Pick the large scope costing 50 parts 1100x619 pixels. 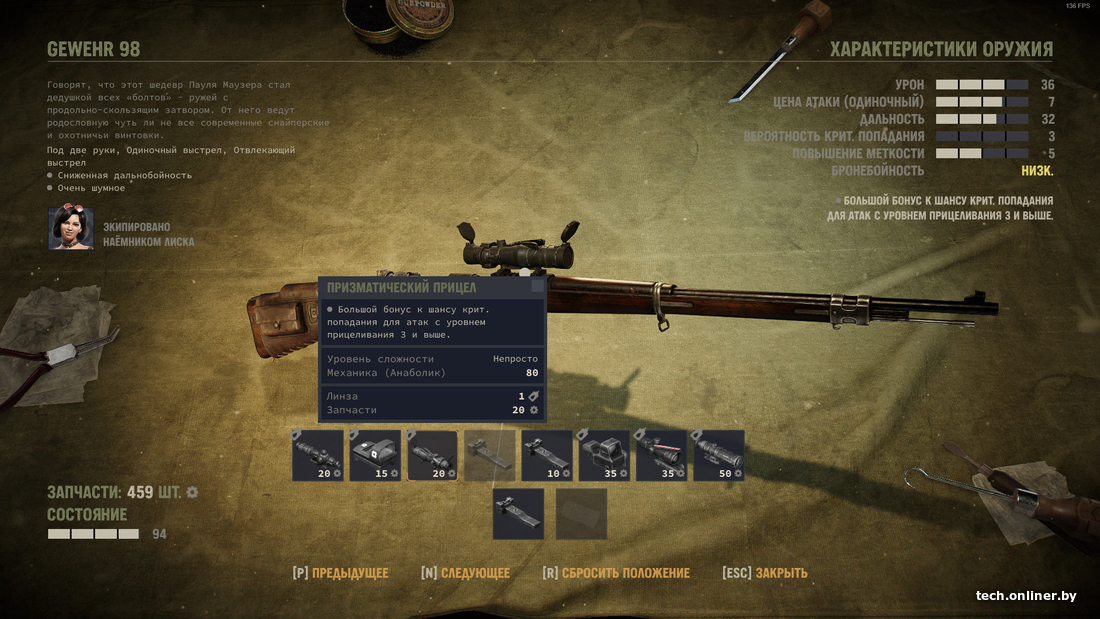coord(718,456)
